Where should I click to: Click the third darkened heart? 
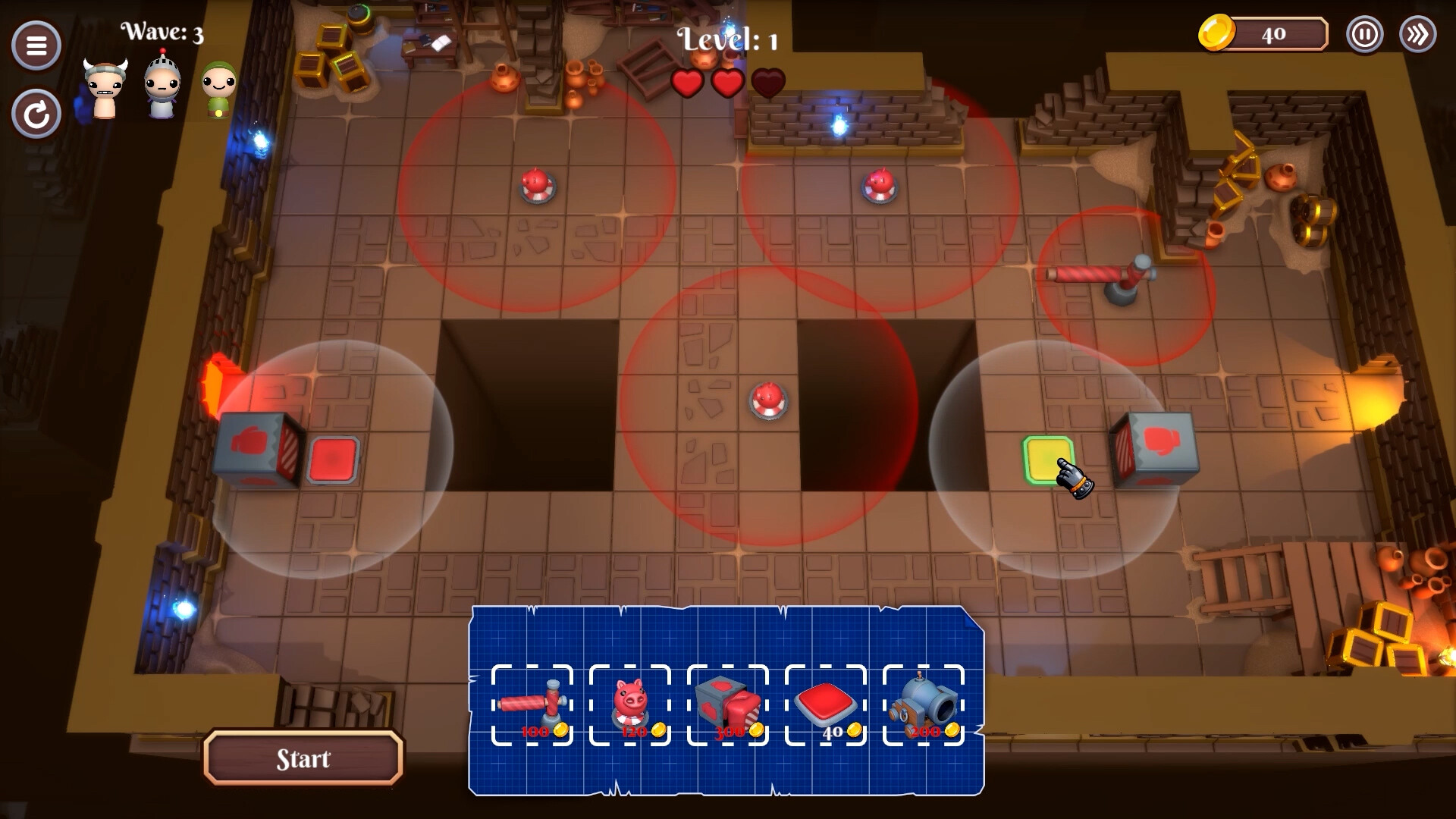[x=767, y=83]
